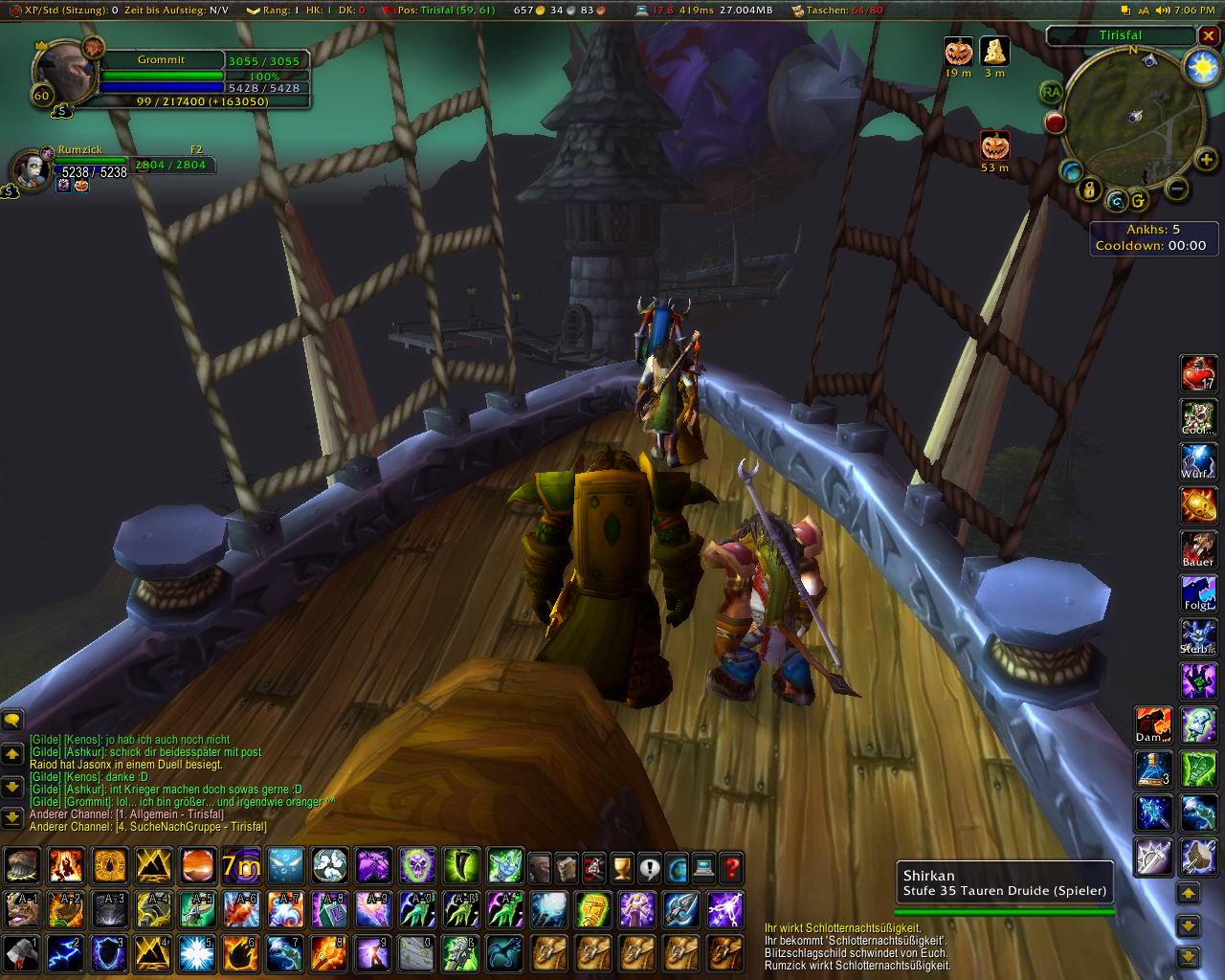Zoom out on the minimap

(1178, 189)
